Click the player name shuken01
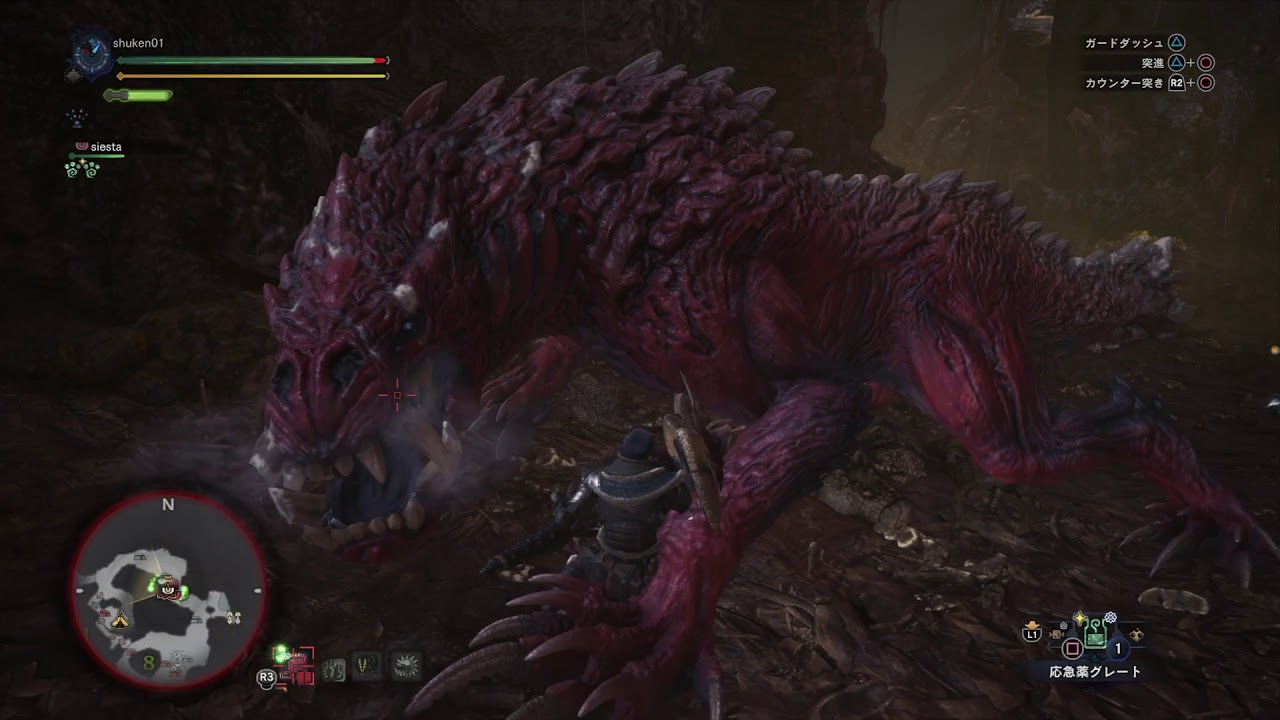 (x=138, y=43)
